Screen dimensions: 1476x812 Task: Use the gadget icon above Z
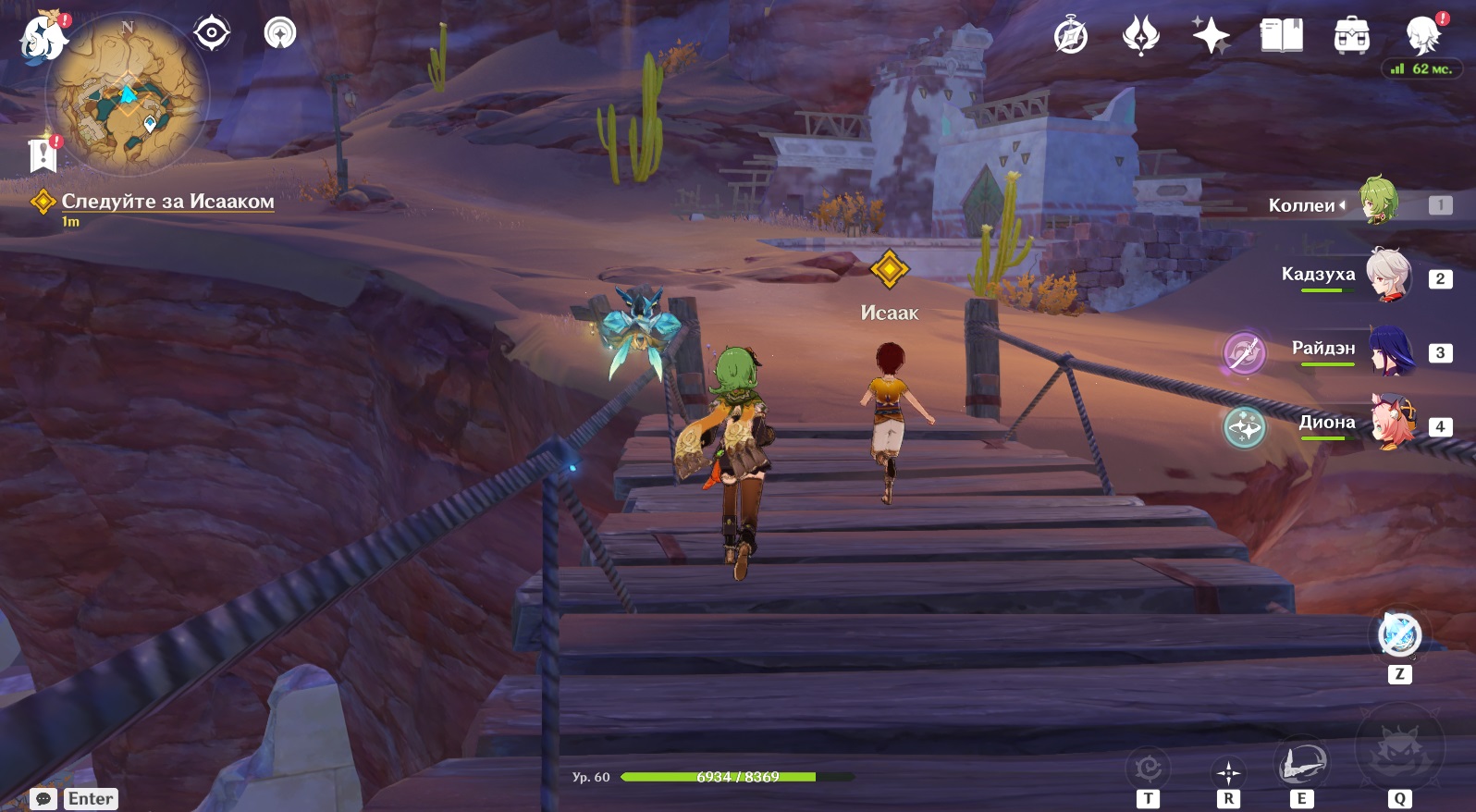point(1399,634)
